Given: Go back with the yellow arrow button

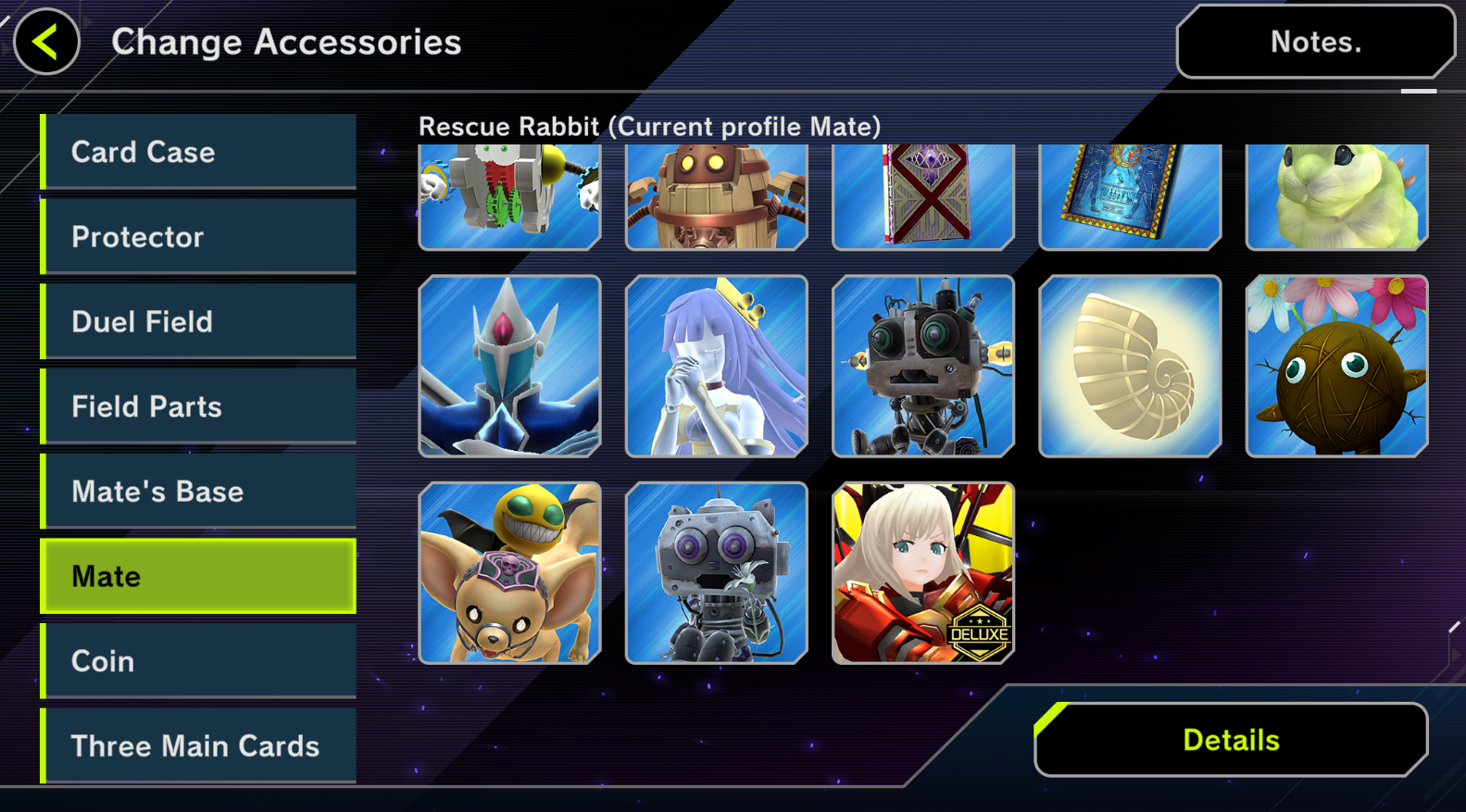Looking at the screenshot, I should (46, 42).
